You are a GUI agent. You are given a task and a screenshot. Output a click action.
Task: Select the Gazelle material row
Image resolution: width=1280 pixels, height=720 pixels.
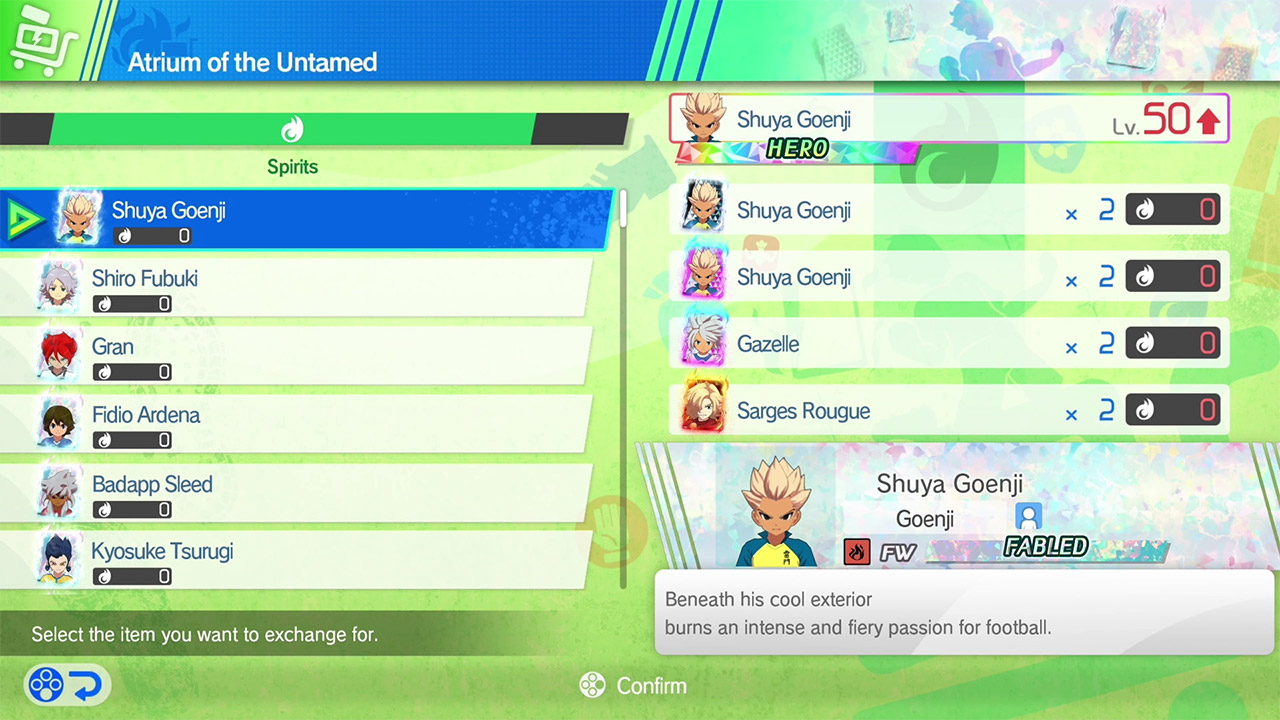948,344
